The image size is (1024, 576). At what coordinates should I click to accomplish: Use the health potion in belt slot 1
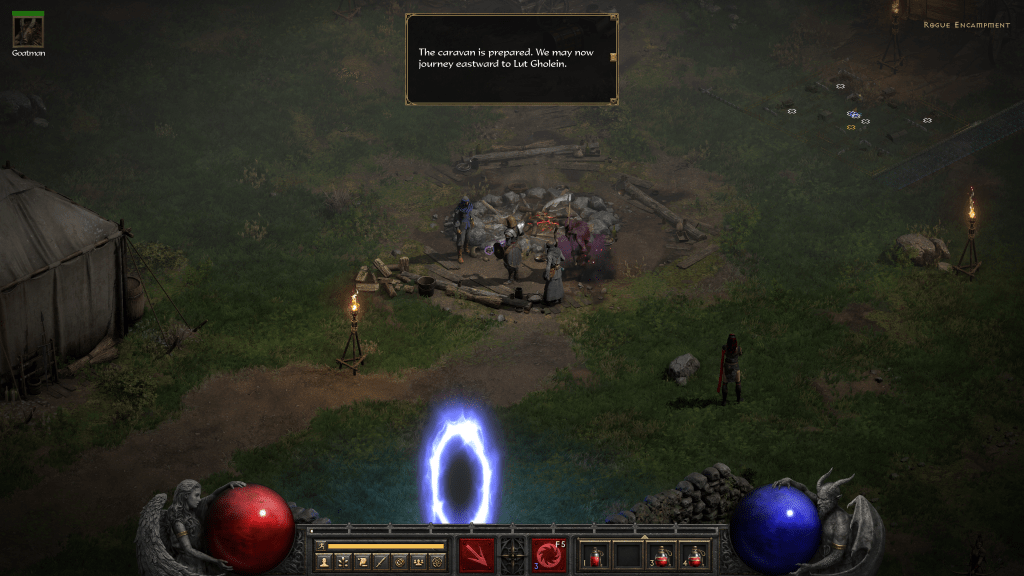(596, 555)
